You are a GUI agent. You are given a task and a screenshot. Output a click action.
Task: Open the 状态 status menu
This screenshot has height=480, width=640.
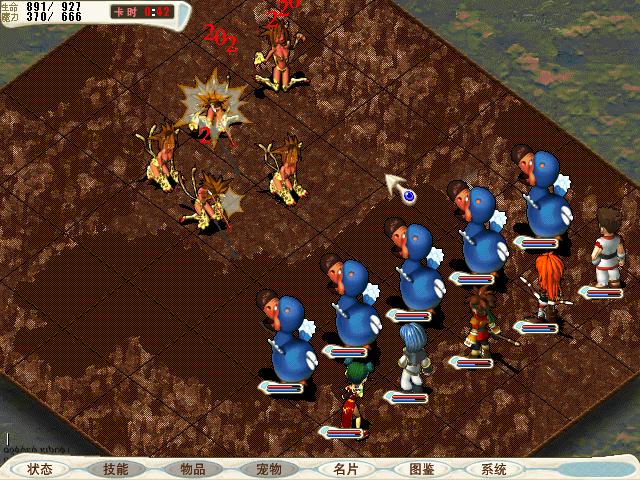click(40, 469)
